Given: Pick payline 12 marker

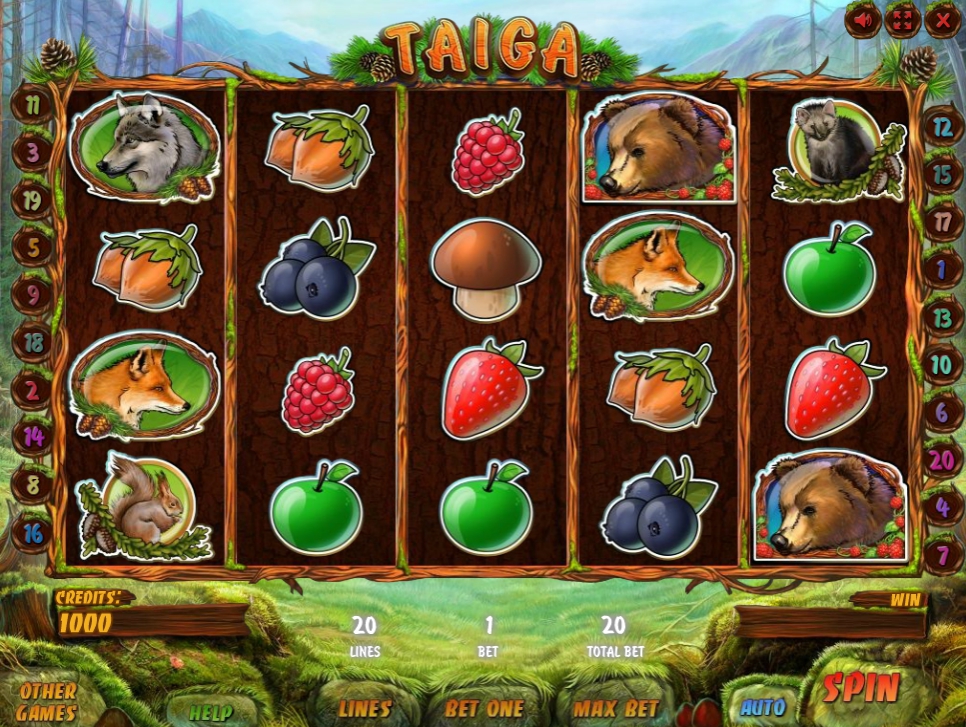Looking at the screenshot, I should (941, 127).
